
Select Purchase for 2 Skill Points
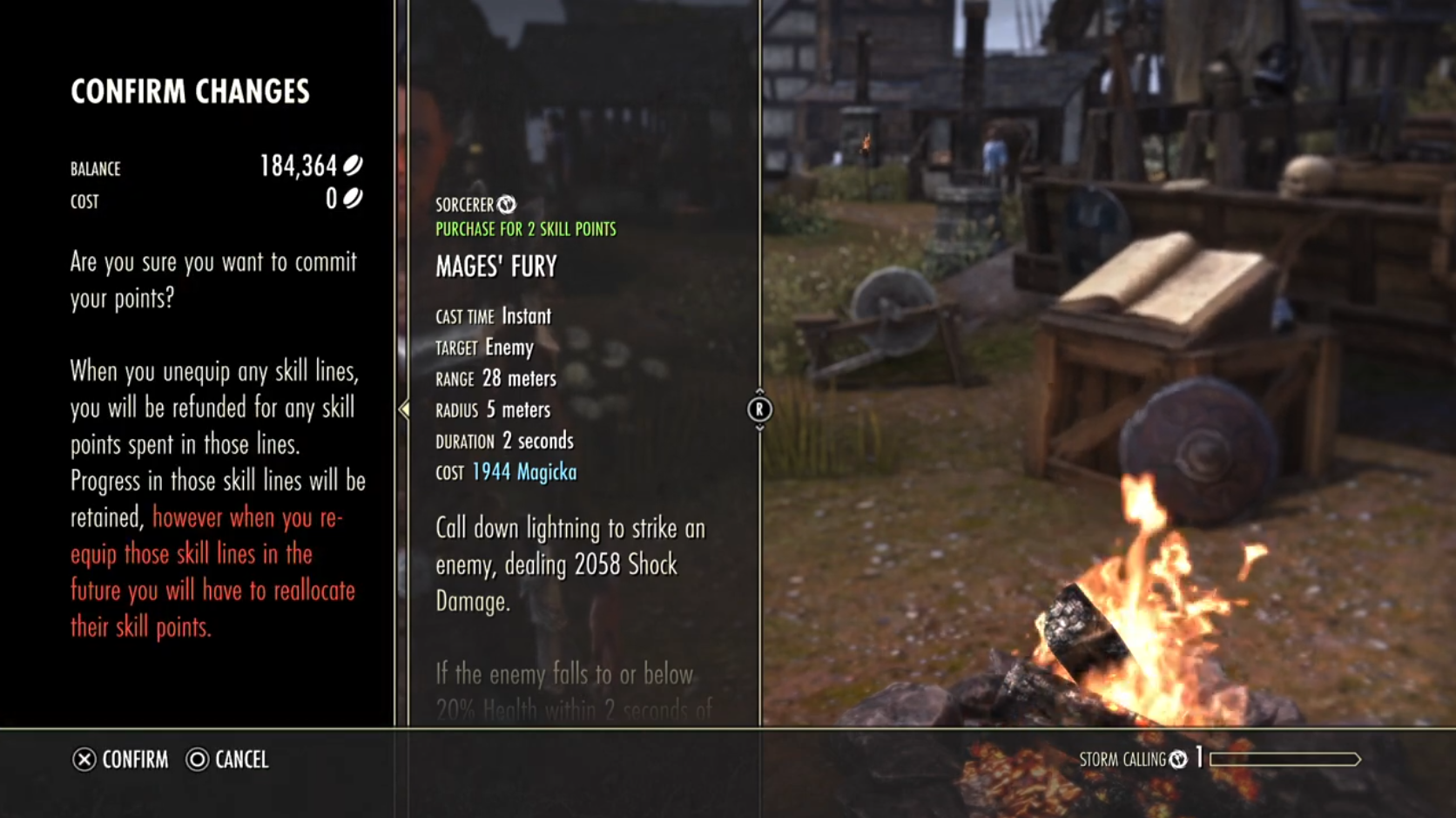pyautogui.click(x=526, y=230)
